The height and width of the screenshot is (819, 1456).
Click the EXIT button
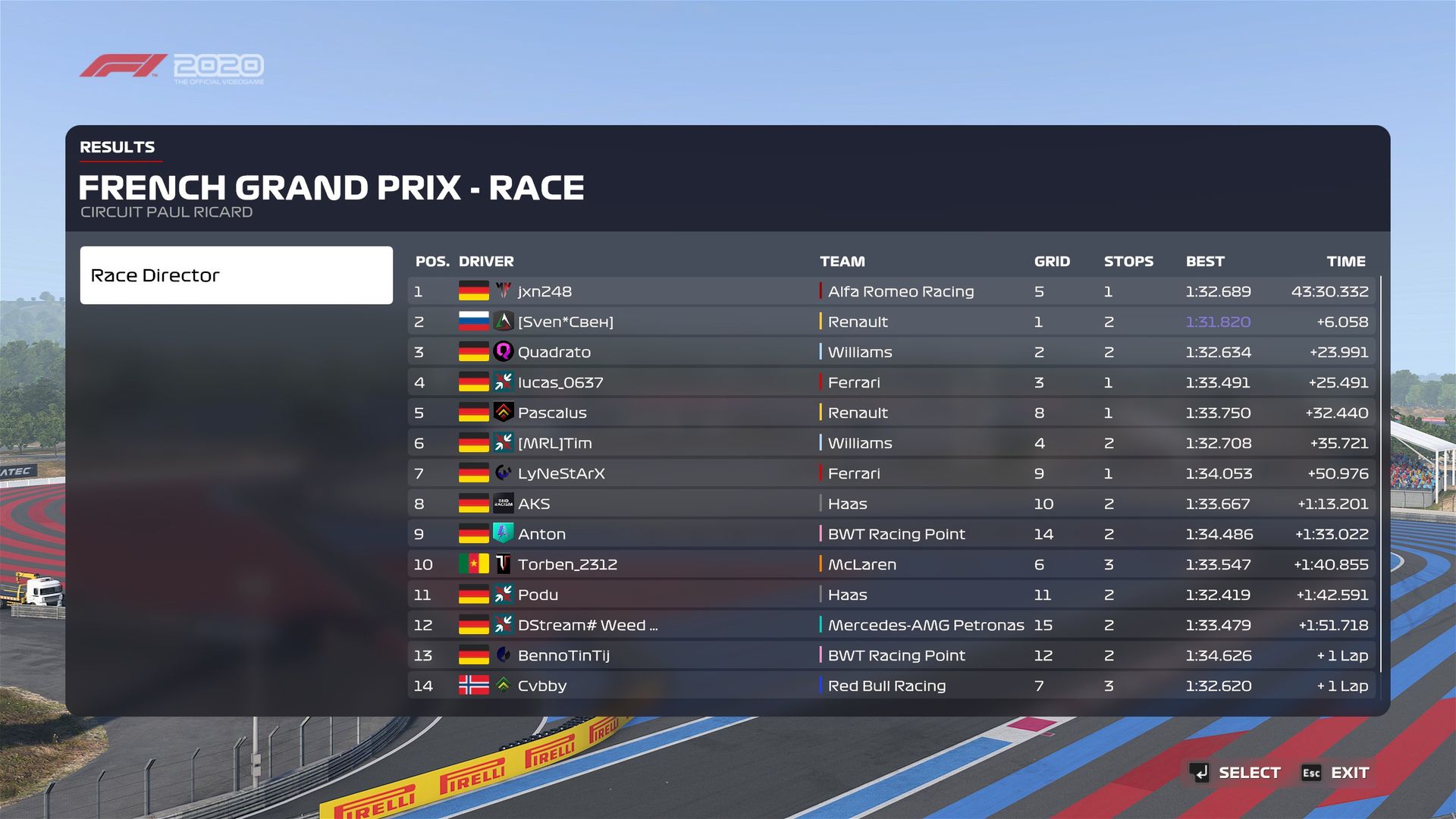(x=1335, y=773)
